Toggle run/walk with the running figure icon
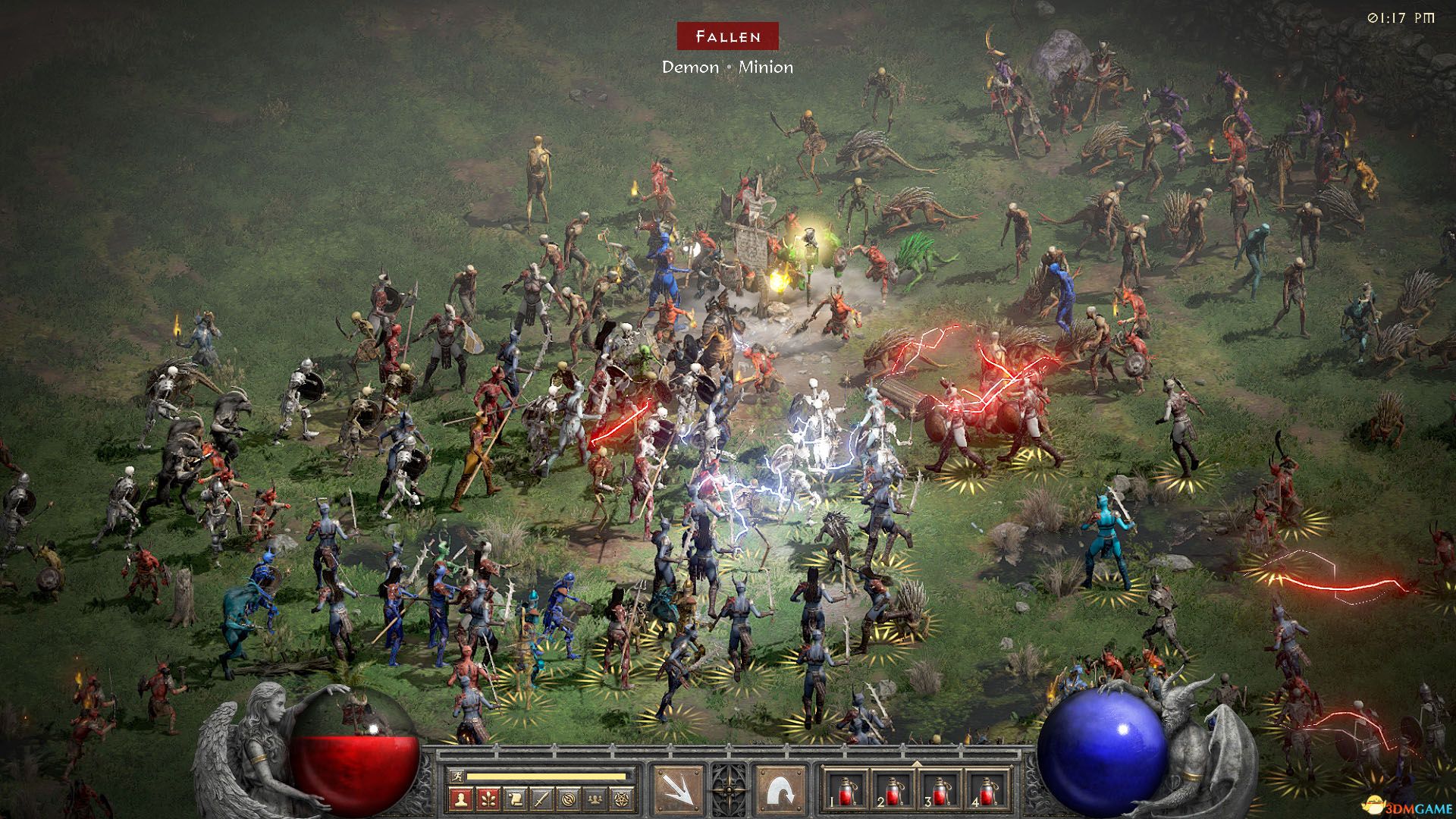Screen dimensions: 1456x819 [457, 777]
